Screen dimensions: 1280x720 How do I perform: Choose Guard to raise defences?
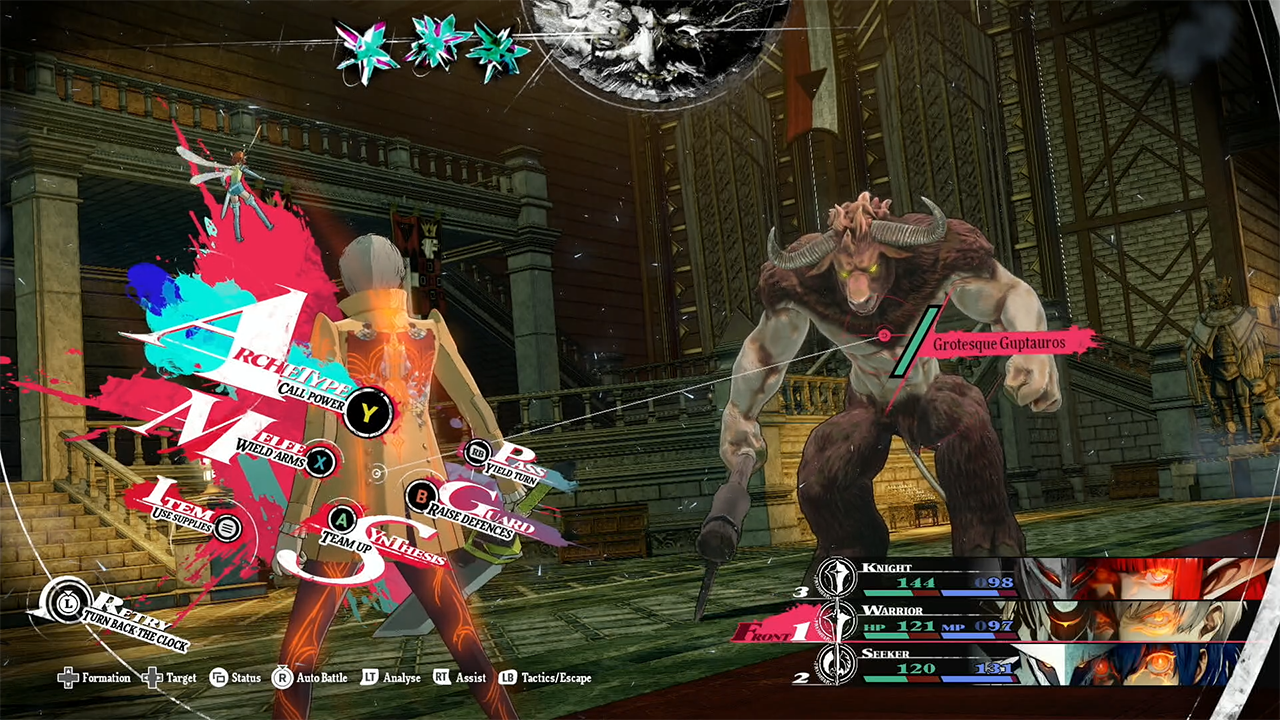click(x=423, y=494)
